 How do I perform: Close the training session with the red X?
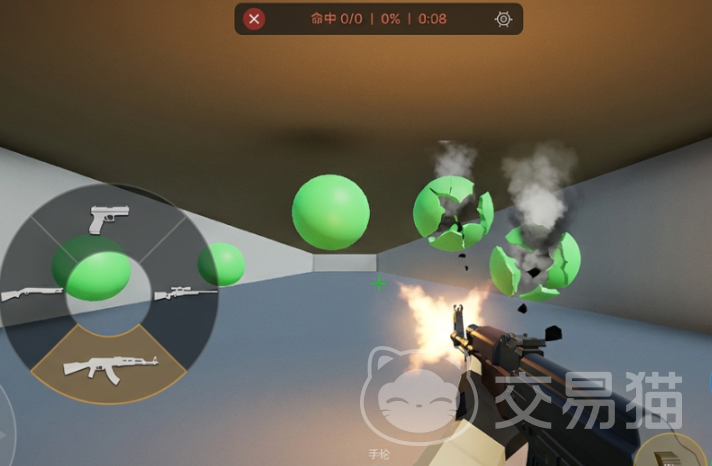tap(255, 19)
